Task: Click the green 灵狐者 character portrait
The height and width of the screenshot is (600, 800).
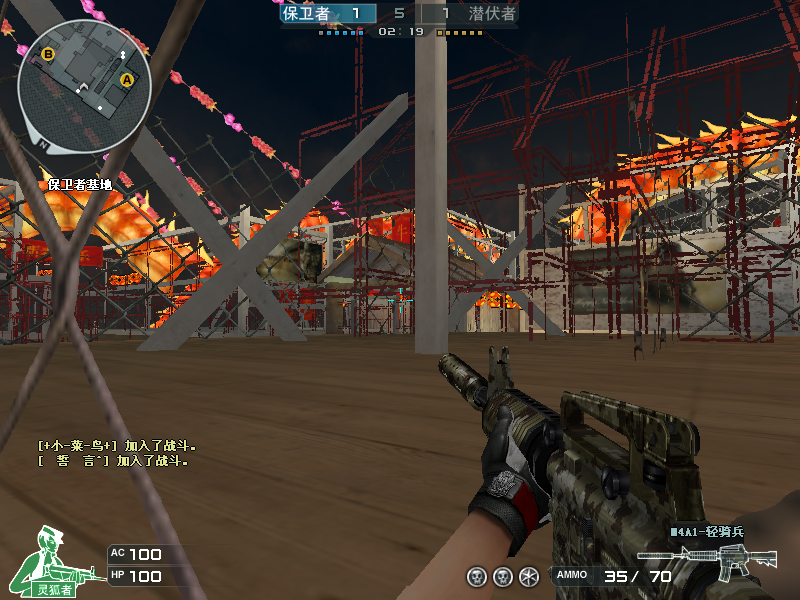Action: 45,562
